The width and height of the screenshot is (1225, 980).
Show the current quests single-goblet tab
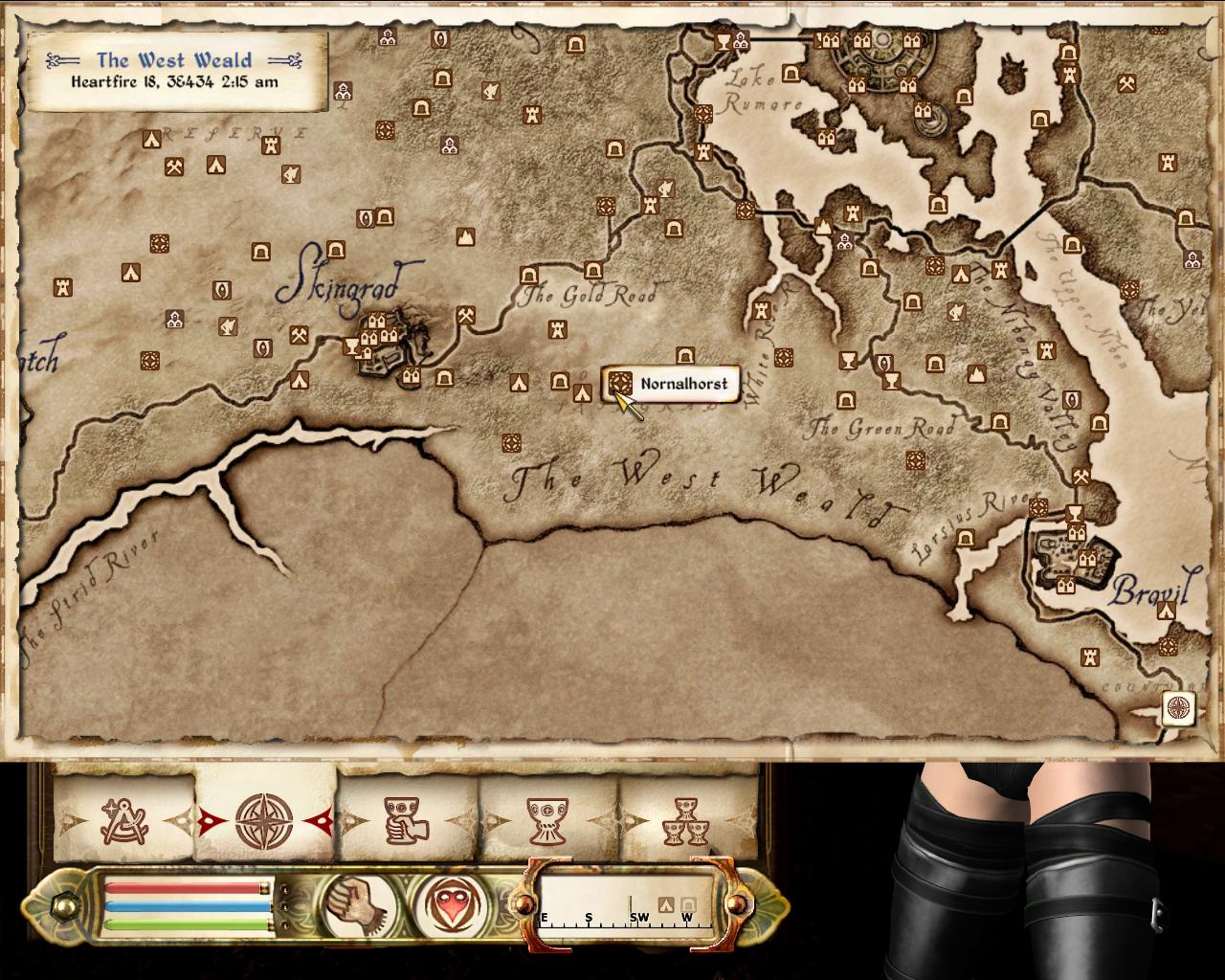(547, 820)
